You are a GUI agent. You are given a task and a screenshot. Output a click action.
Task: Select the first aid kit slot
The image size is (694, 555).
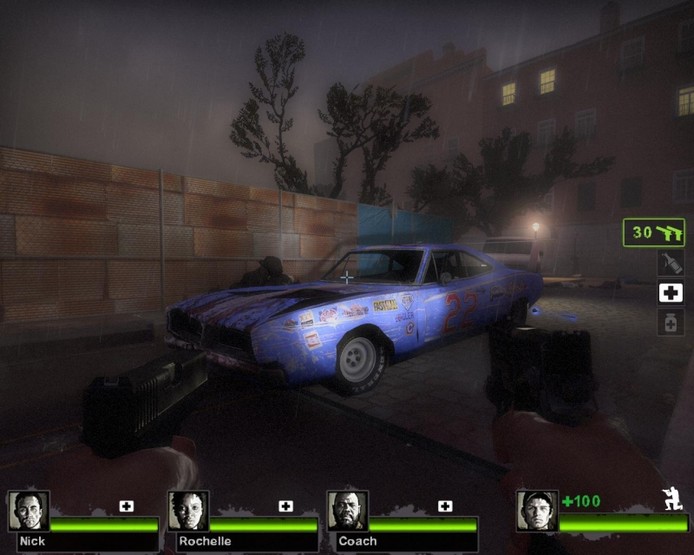(670, 293)
